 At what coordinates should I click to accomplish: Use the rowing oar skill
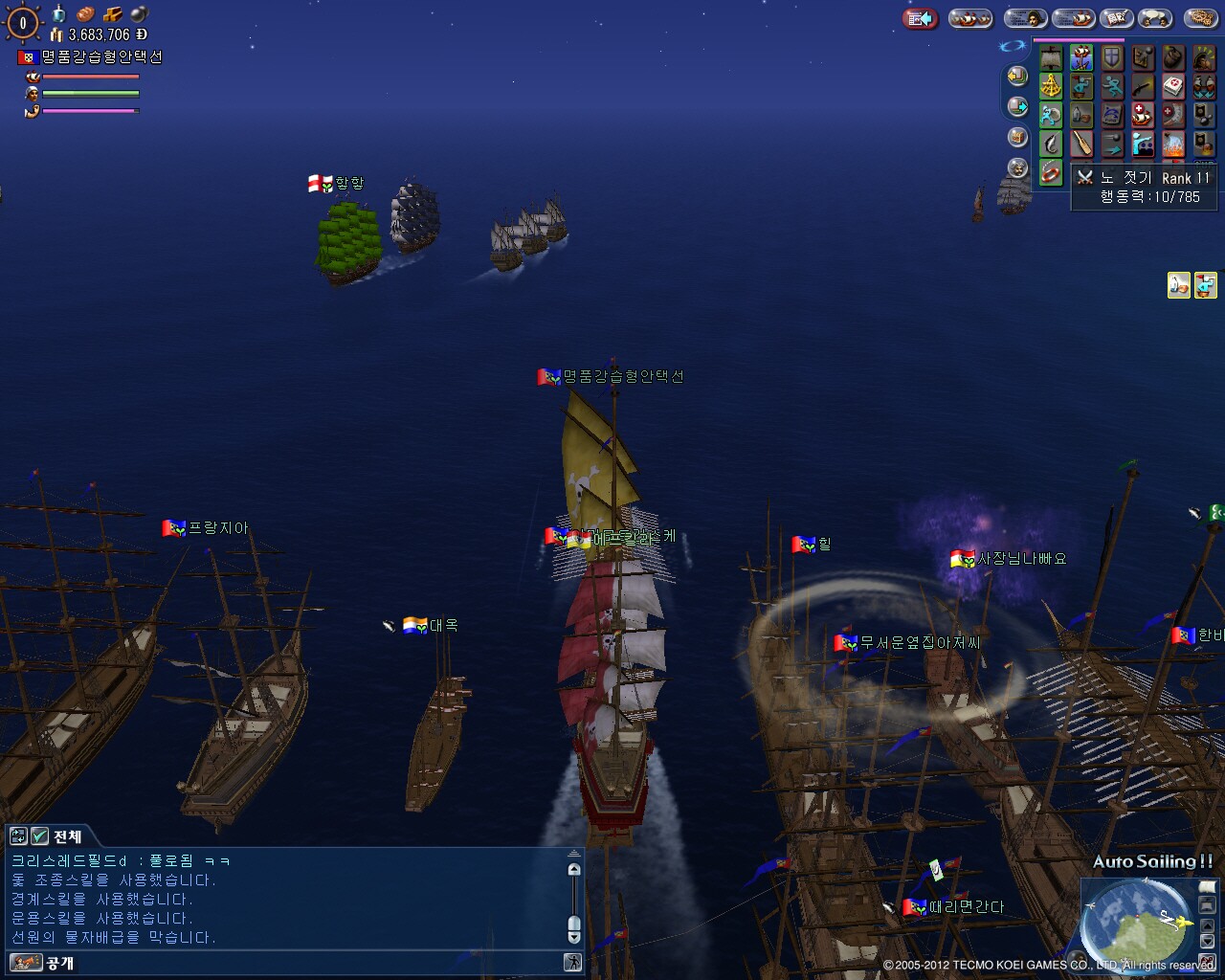[x=1081, y=145]
